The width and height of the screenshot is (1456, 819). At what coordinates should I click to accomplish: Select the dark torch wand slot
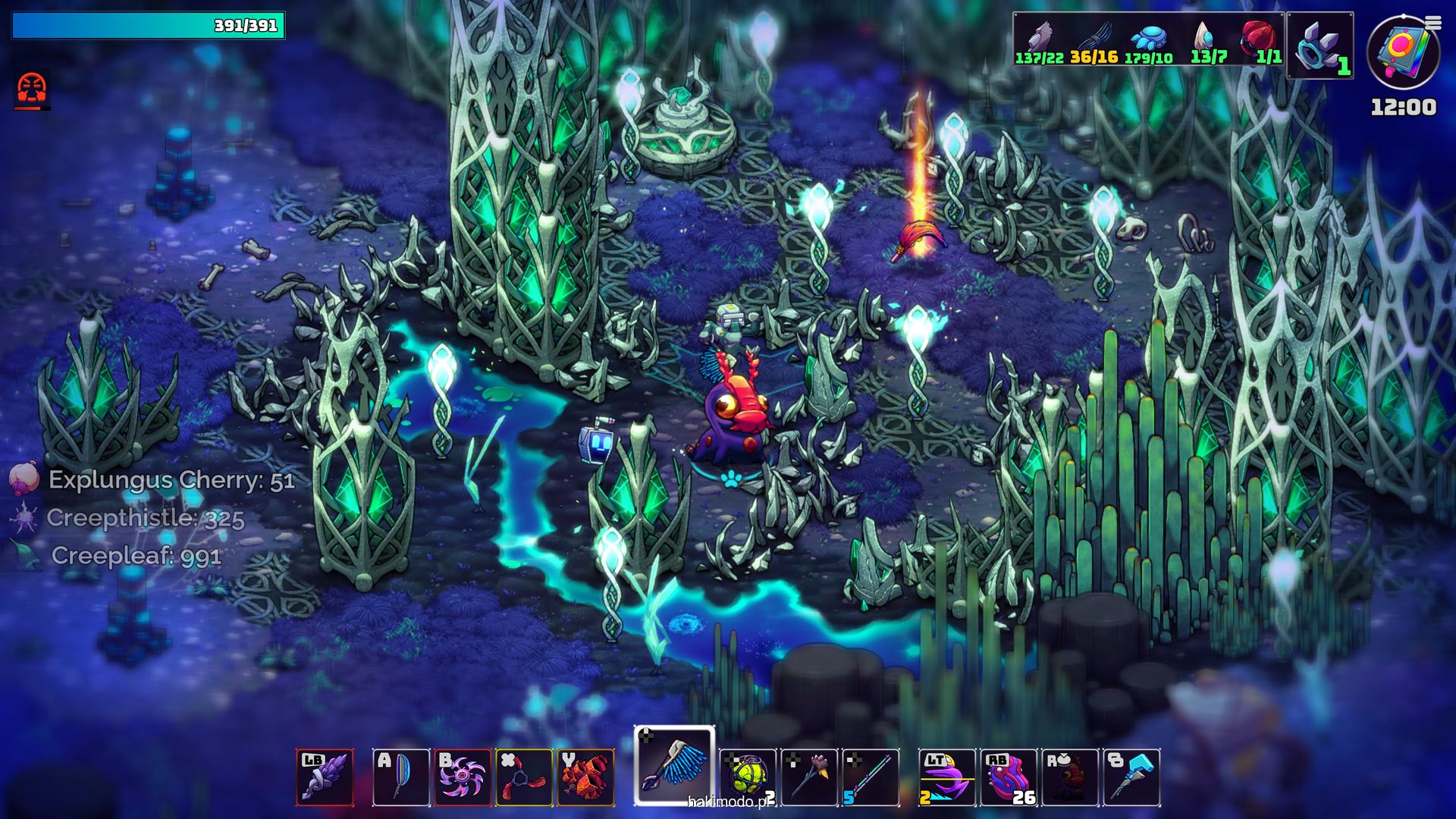point(809,777)
